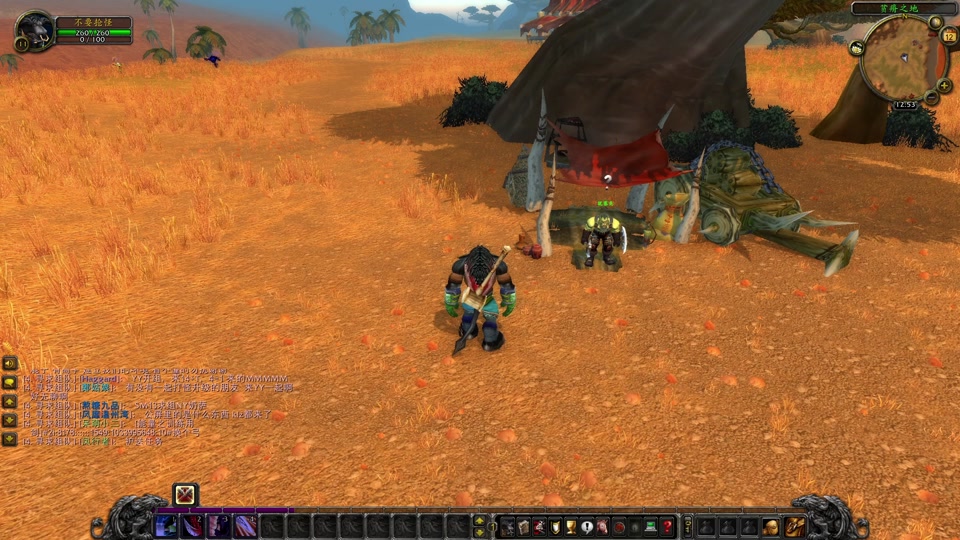960x540 pixels.
Task: Activate the fourth action bar ability
Action: tap(245, 526)
